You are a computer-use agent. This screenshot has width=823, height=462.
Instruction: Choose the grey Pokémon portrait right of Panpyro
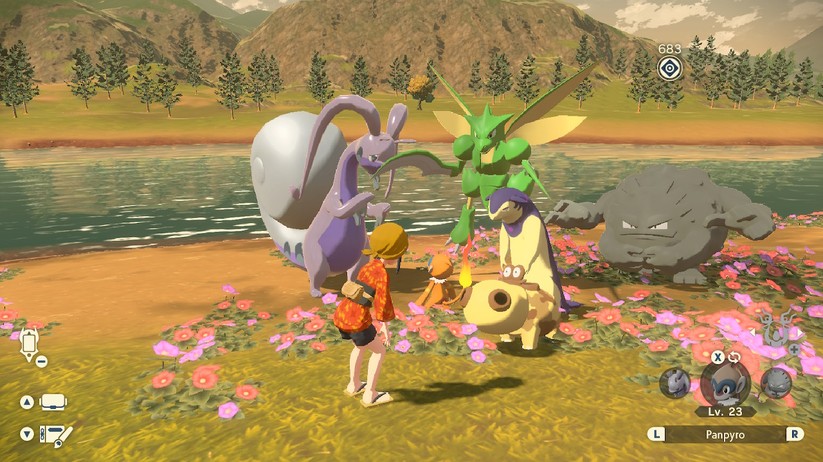click(x=776, y=383)
